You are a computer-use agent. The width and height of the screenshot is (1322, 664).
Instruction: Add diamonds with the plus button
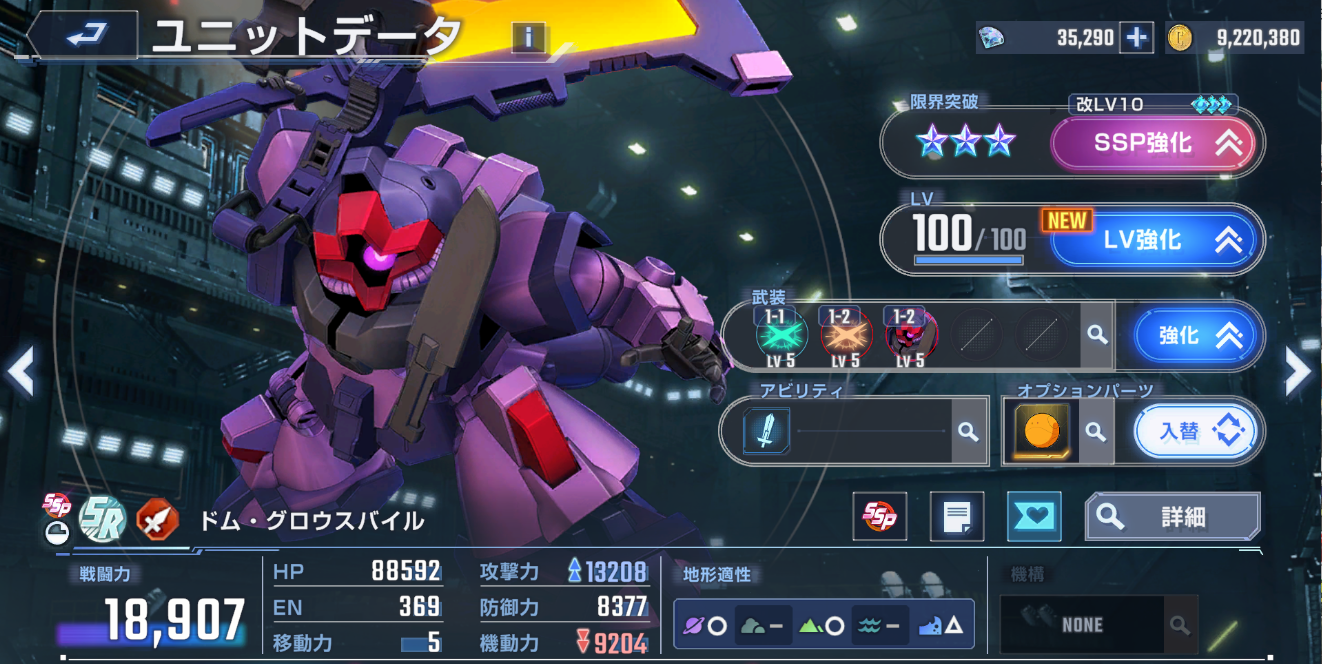point(1136,38)
